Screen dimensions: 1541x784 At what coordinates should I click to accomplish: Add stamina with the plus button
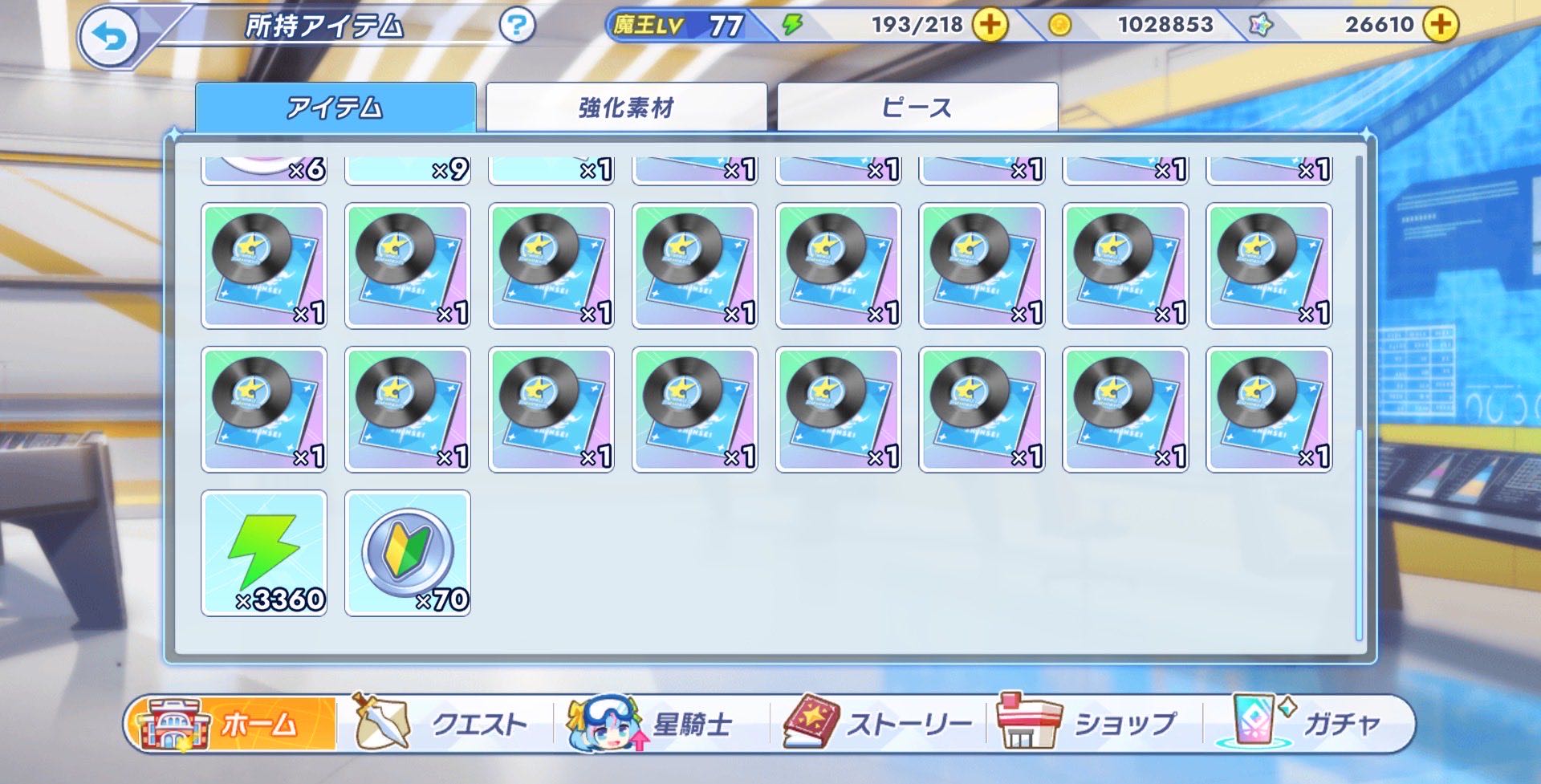[x=990, y=25]
